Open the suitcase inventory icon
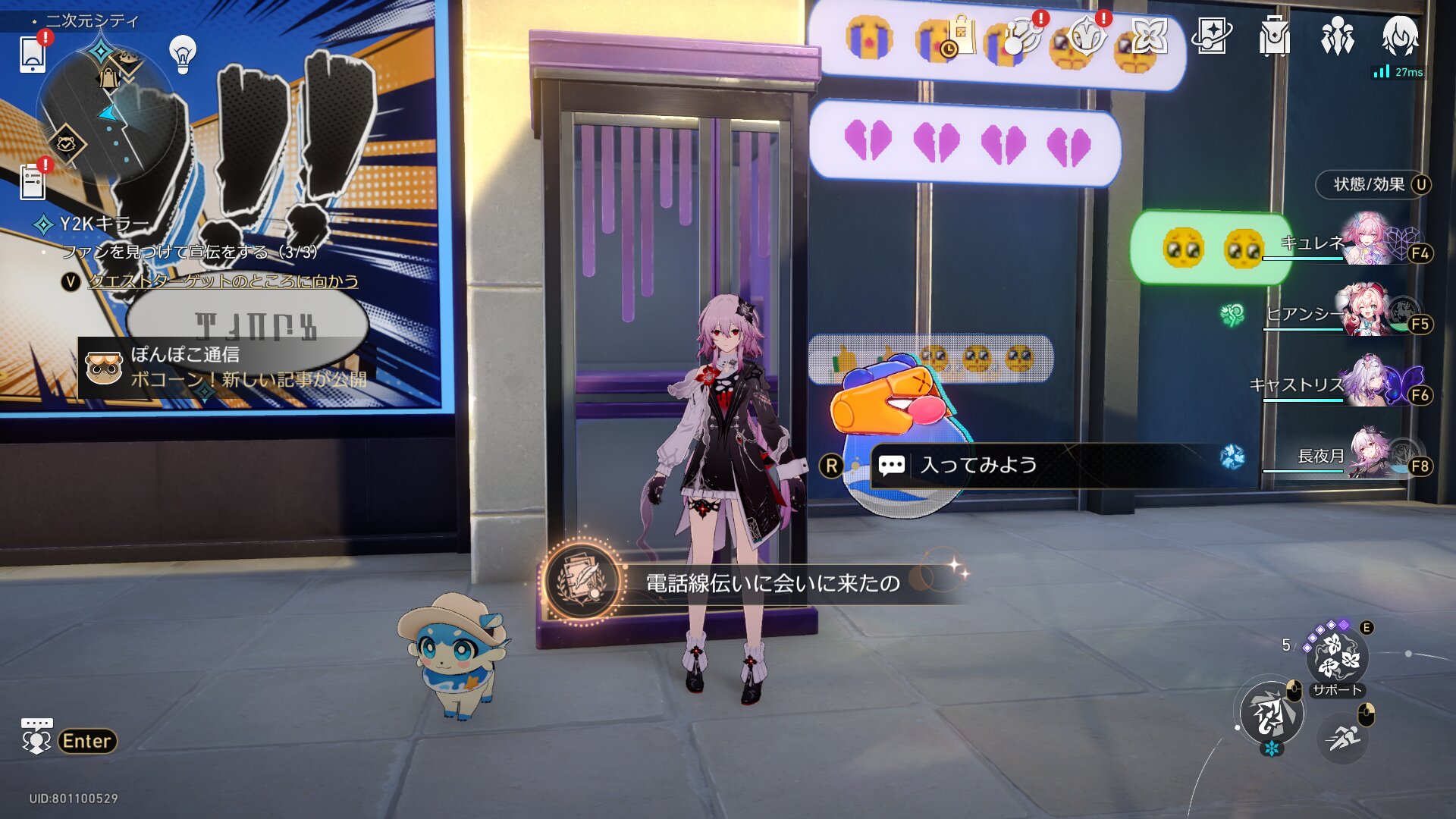This screenshot has width=1456, height=819. (x=1274, y=36)
